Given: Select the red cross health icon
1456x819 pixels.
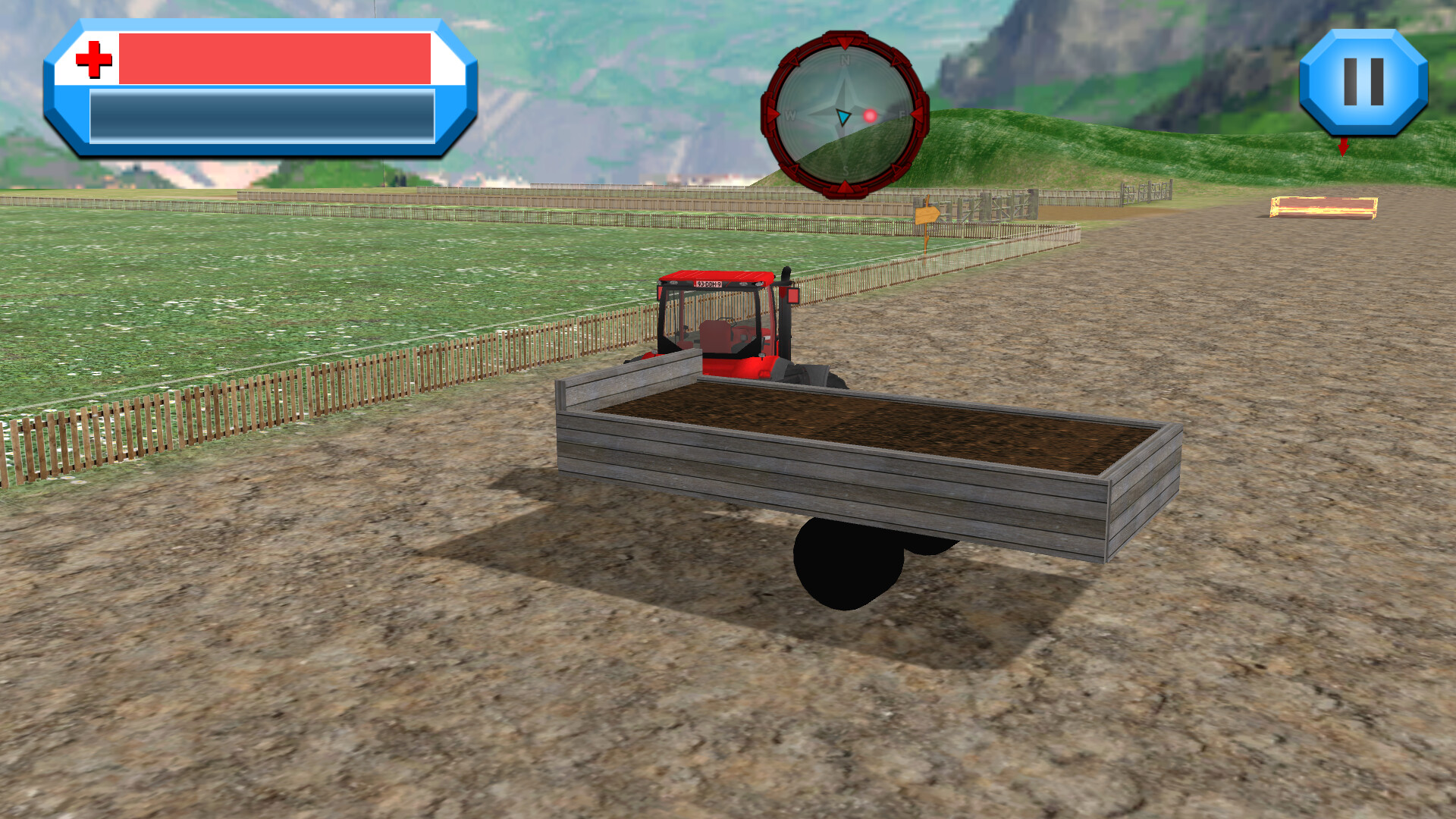Looking at the screenshot, I should coord(93,59).
